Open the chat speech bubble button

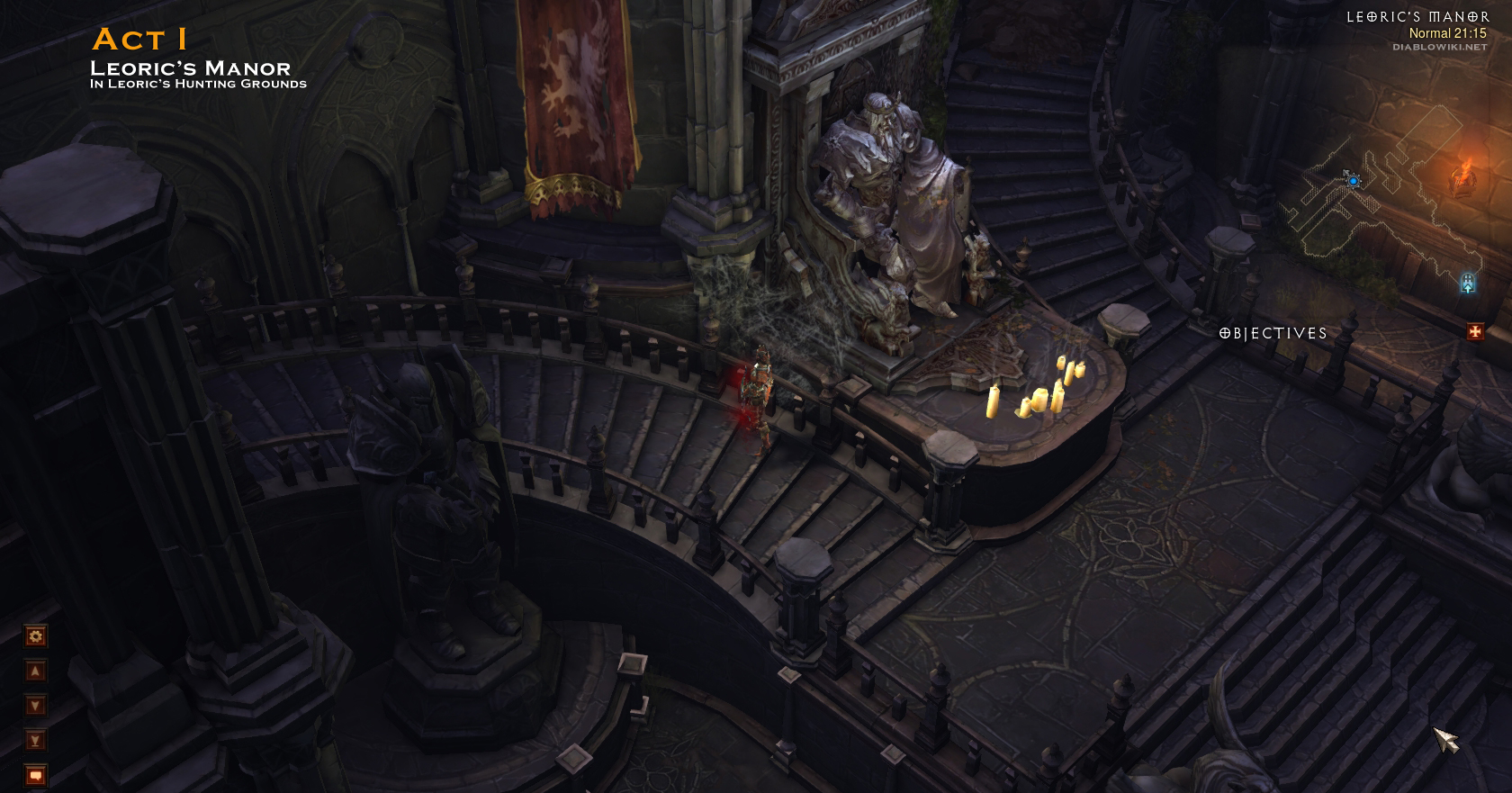35,774
